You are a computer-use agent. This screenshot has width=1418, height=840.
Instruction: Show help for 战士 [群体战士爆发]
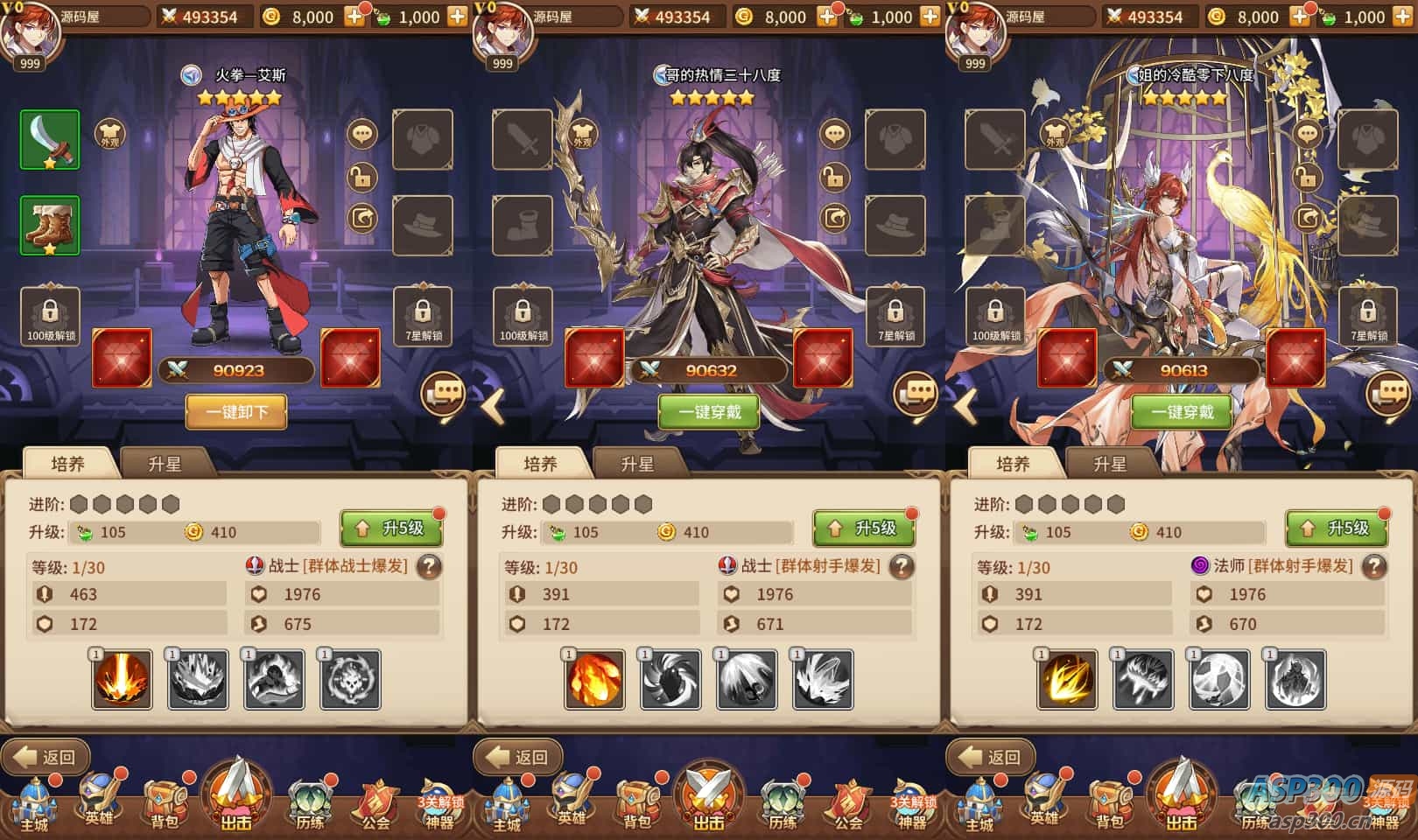pos(429,567)
